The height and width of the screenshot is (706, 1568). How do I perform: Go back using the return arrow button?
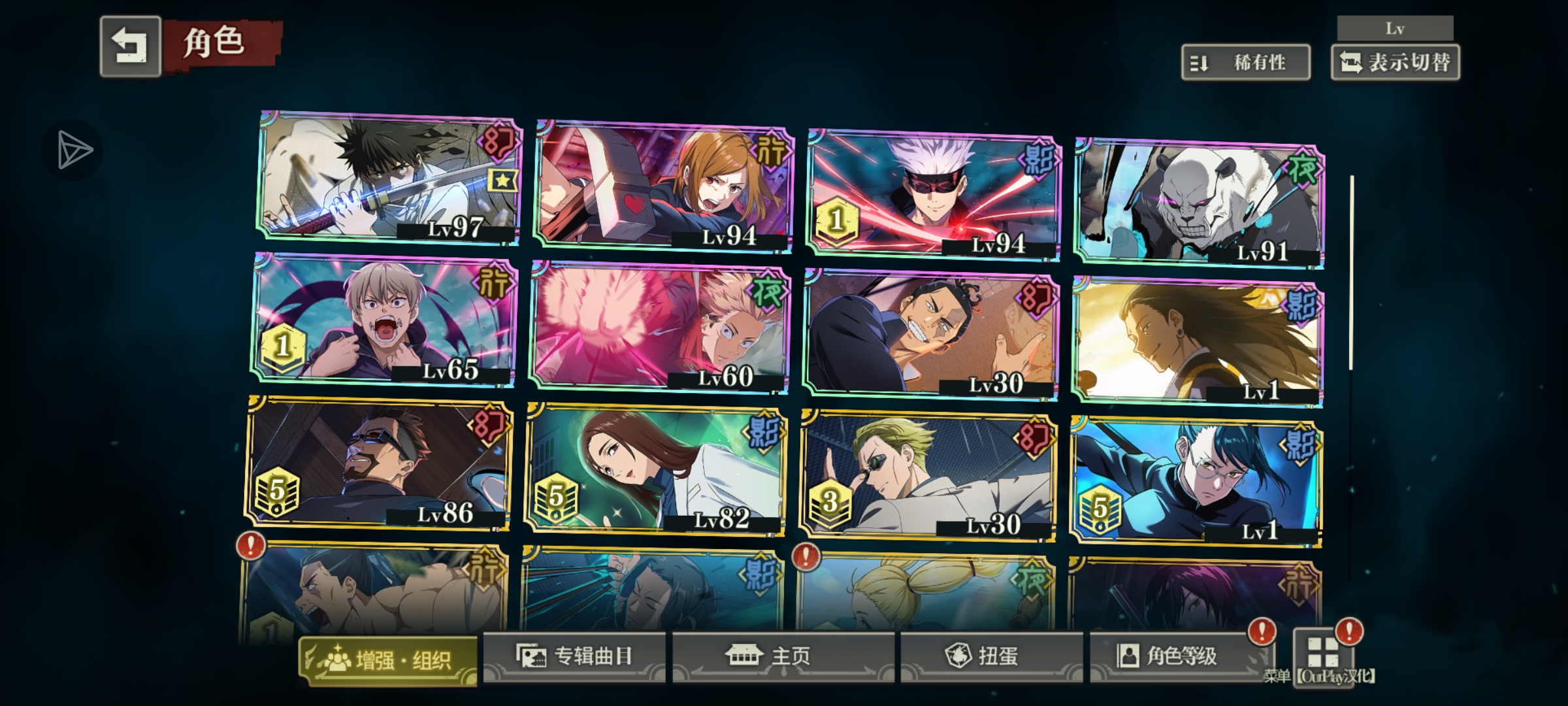coord(130,46)
